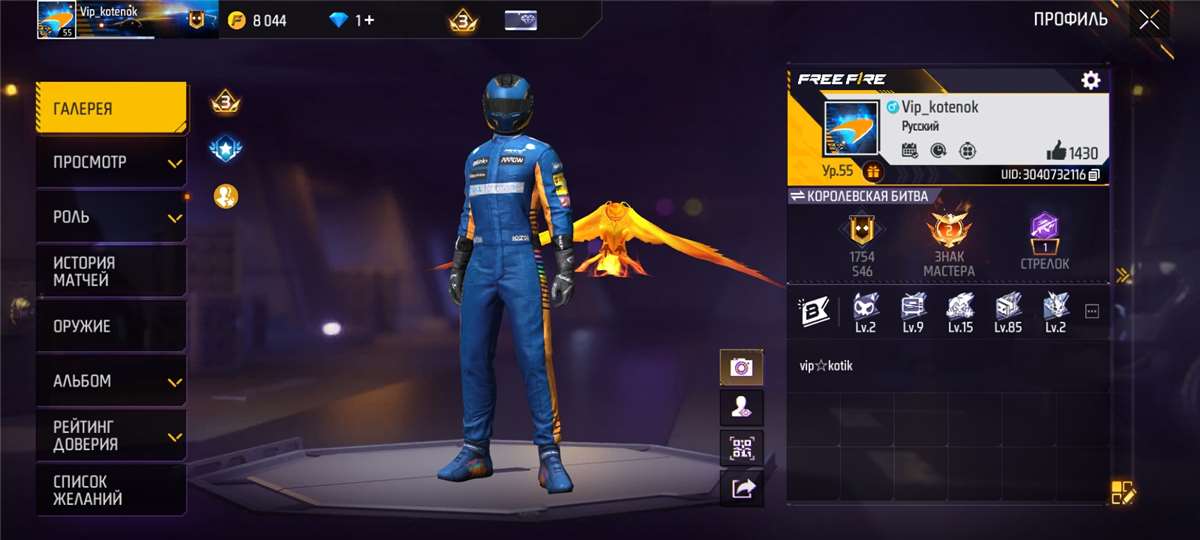Image resolution: width=1200 pixels, height=540 pixels.
Task: Show more skills via the ellipsis button
Action: pos(1091,311)
